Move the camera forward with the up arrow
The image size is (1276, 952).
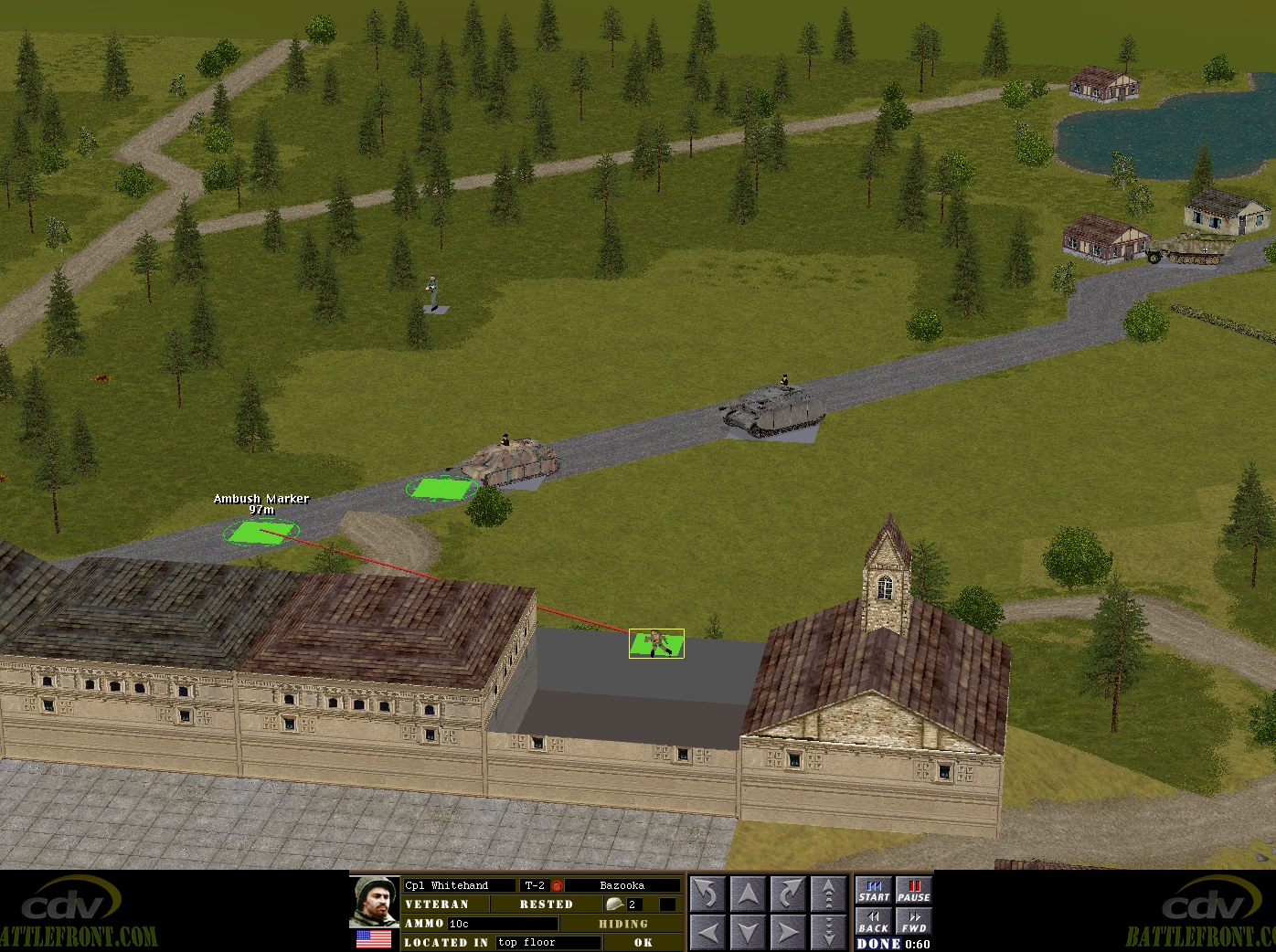(748, 893)
